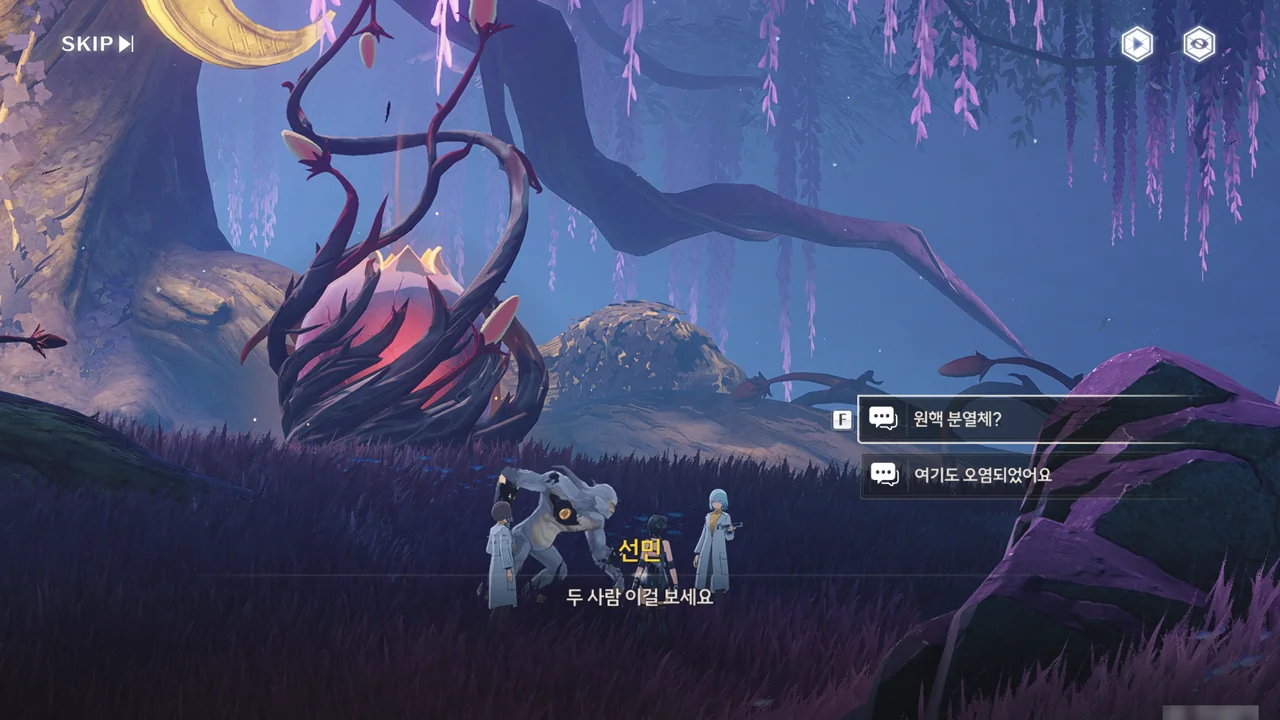Image resolution: width=1280 pixels, height=720 pixels.
Task: Toggle dialogue auto-play hexagon button
Action: coord(1136,44)
